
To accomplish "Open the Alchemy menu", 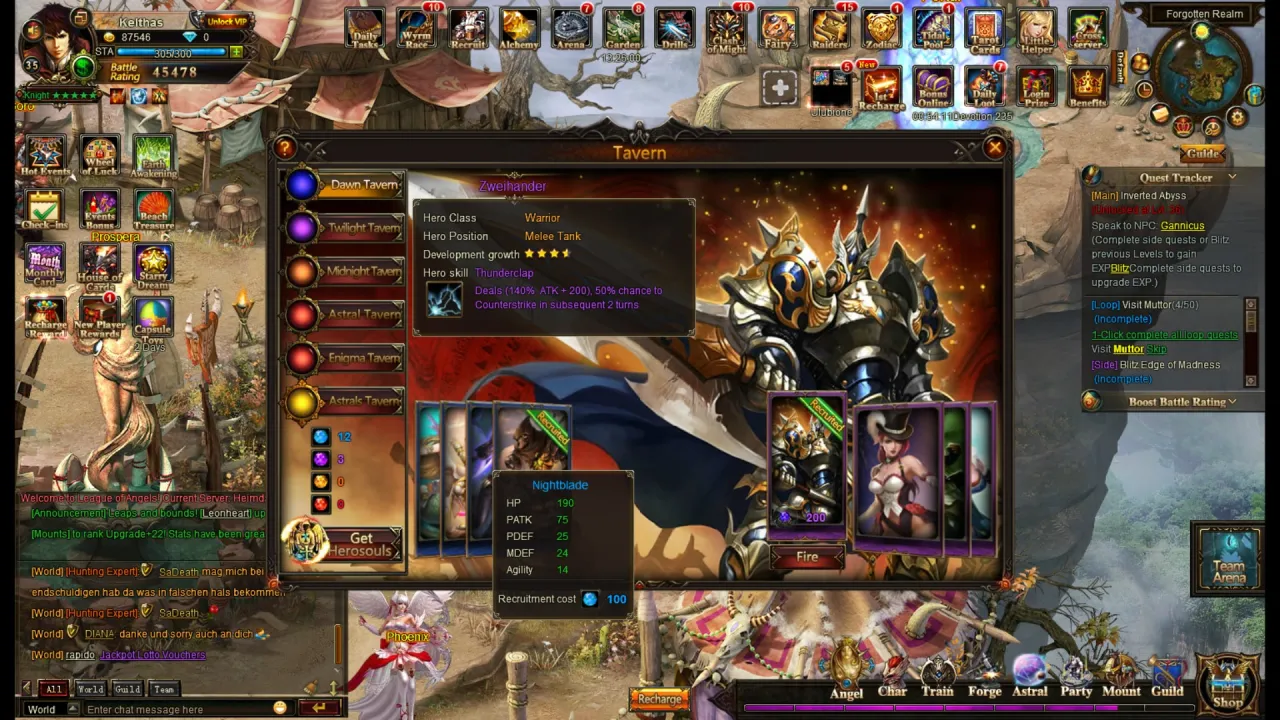I will (519, 29).
